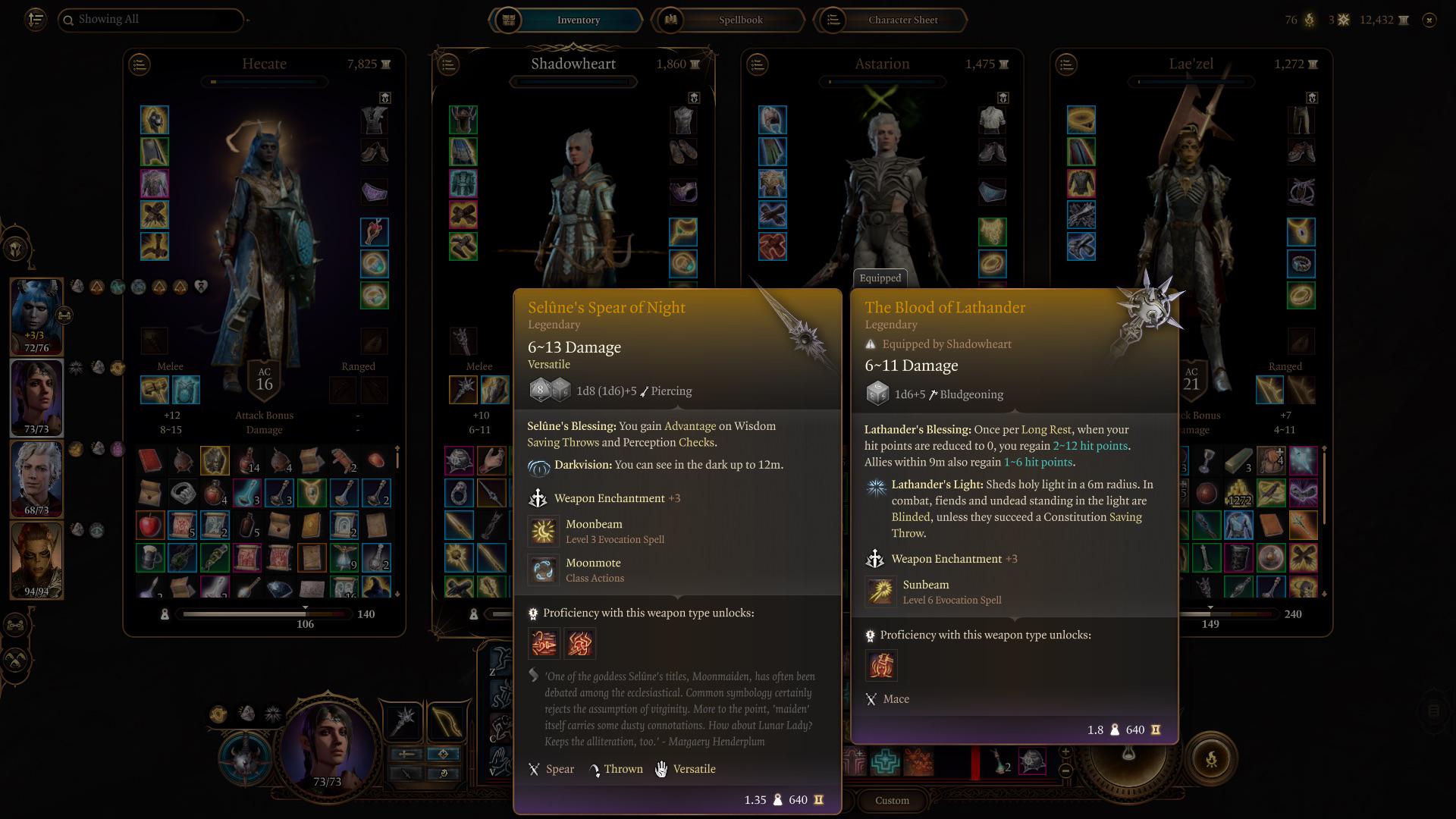1456x819 pixels.
Task: Select the Moonbeam spell icon in the tooltip
Action: click(x=544, y=531)
